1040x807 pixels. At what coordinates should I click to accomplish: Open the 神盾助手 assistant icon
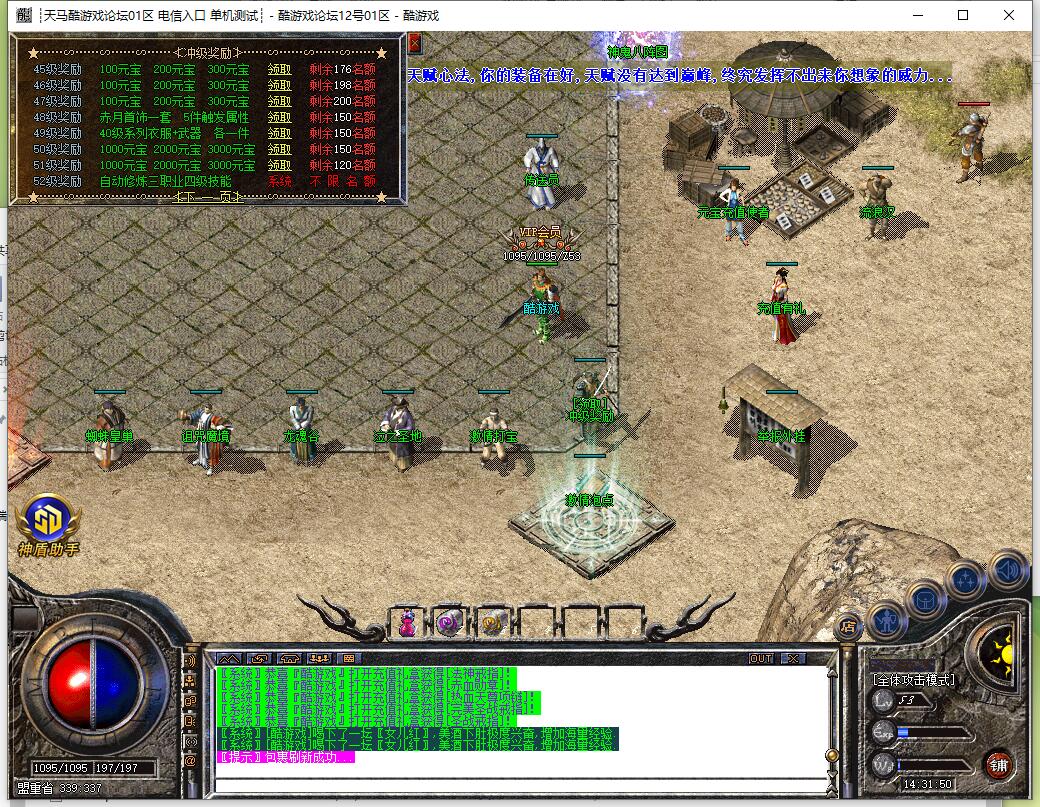pos(47,521)
